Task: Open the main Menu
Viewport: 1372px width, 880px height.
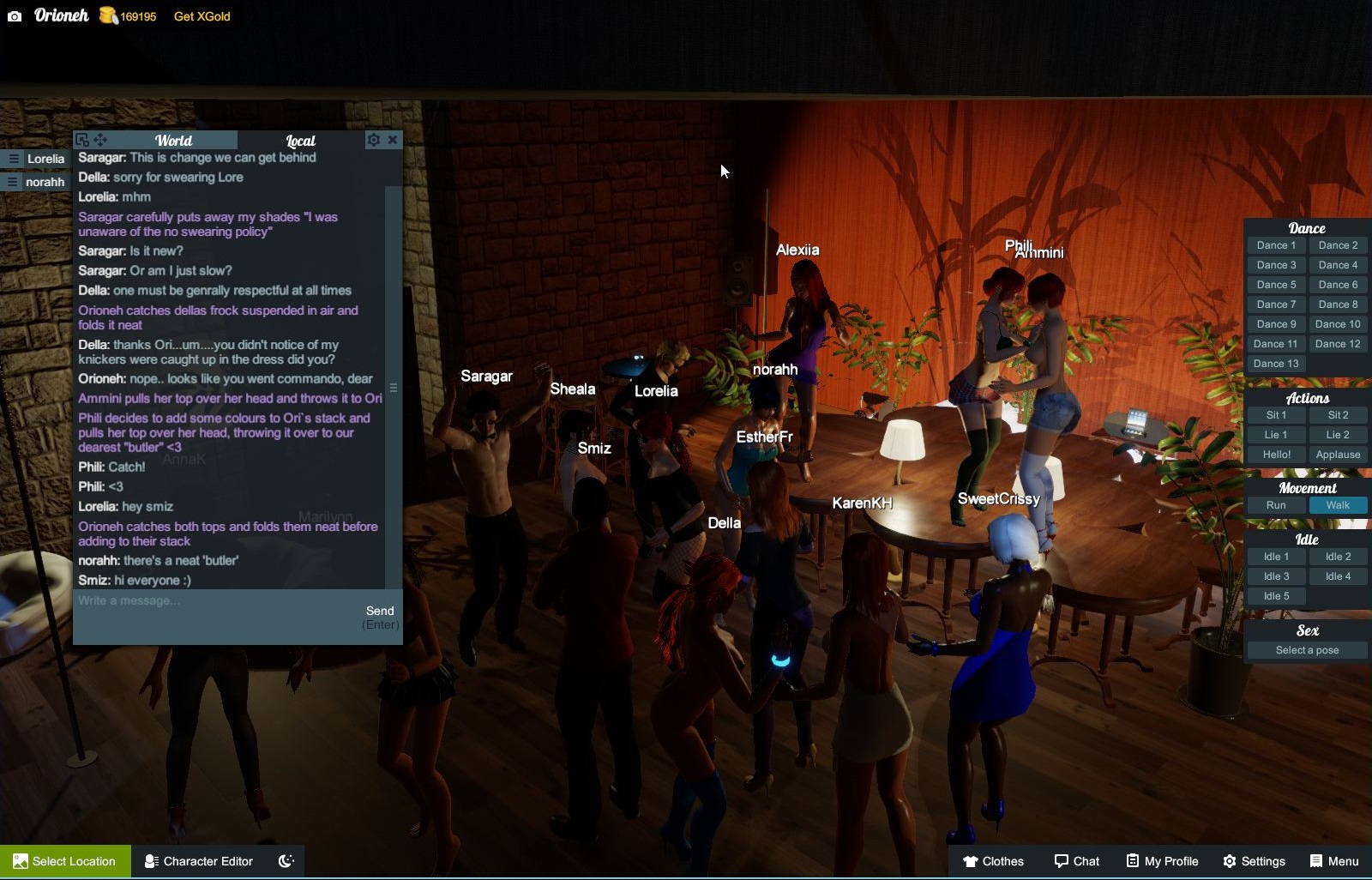Action: [1334, 861]
